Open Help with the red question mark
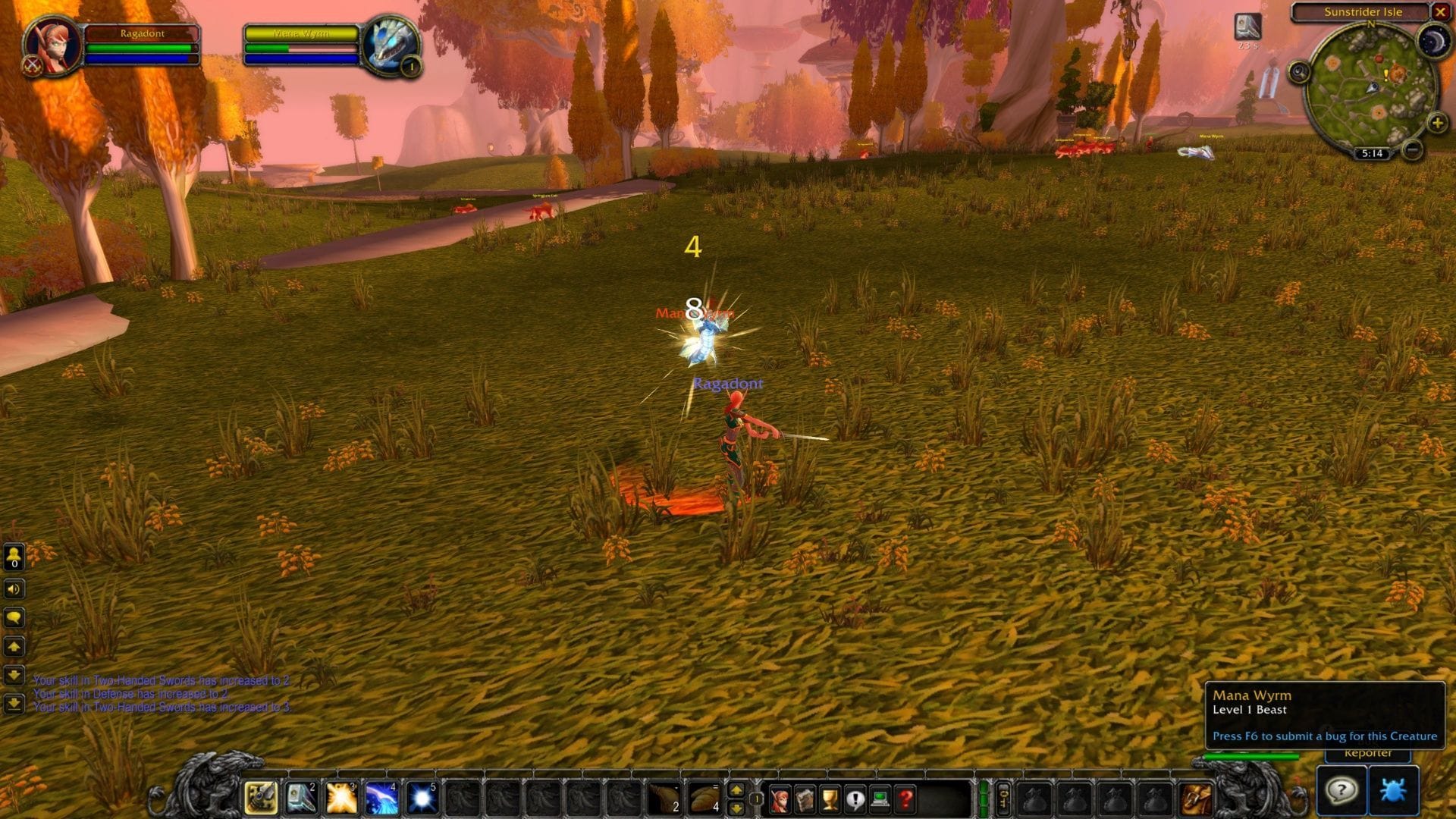This screenshot has width=1456, height=819. (x=905, y=799)
